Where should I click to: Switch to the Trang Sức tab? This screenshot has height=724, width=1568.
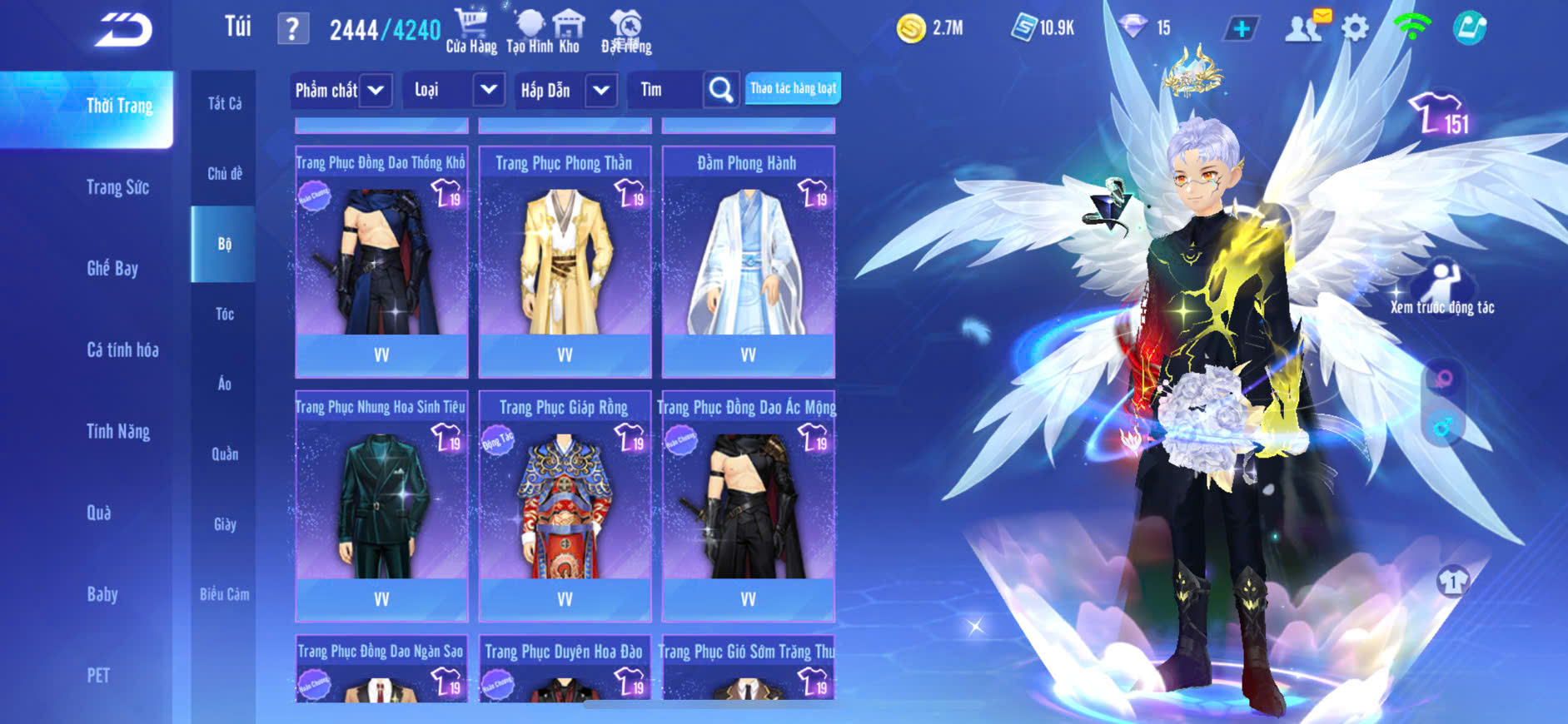pos(117,187)
